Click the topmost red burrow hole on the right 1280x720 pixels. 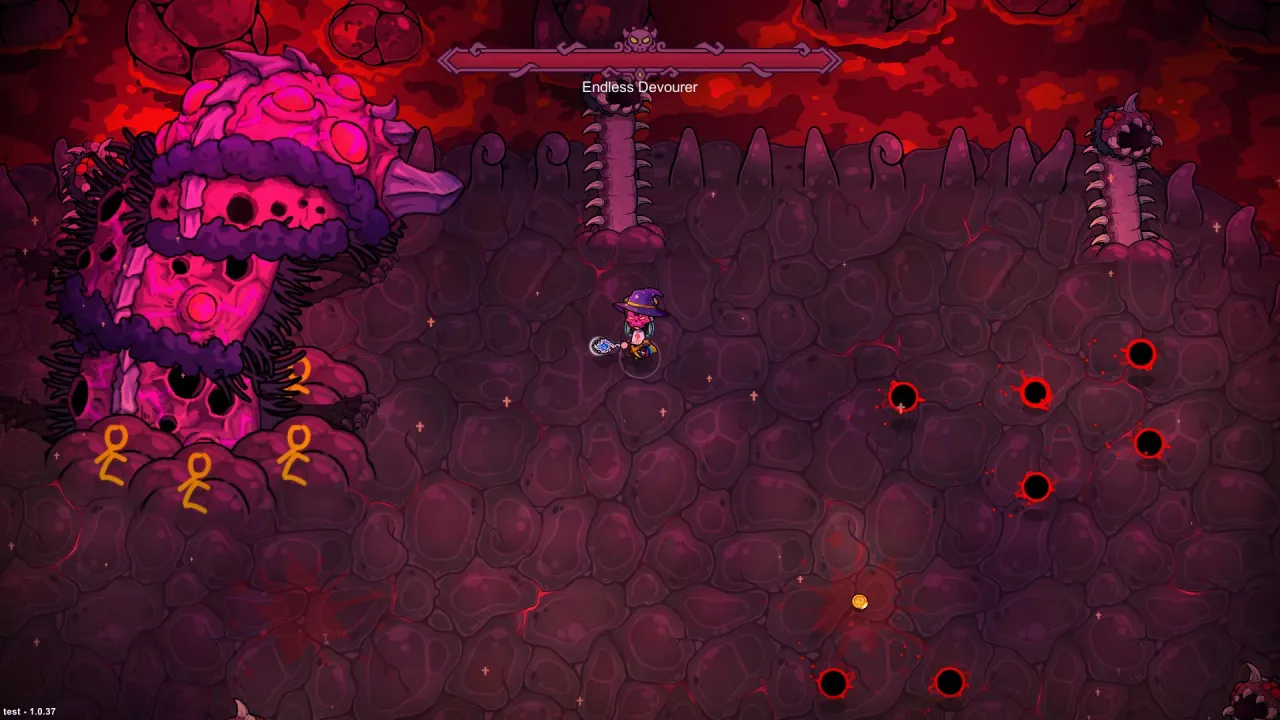click(1141, 352)
